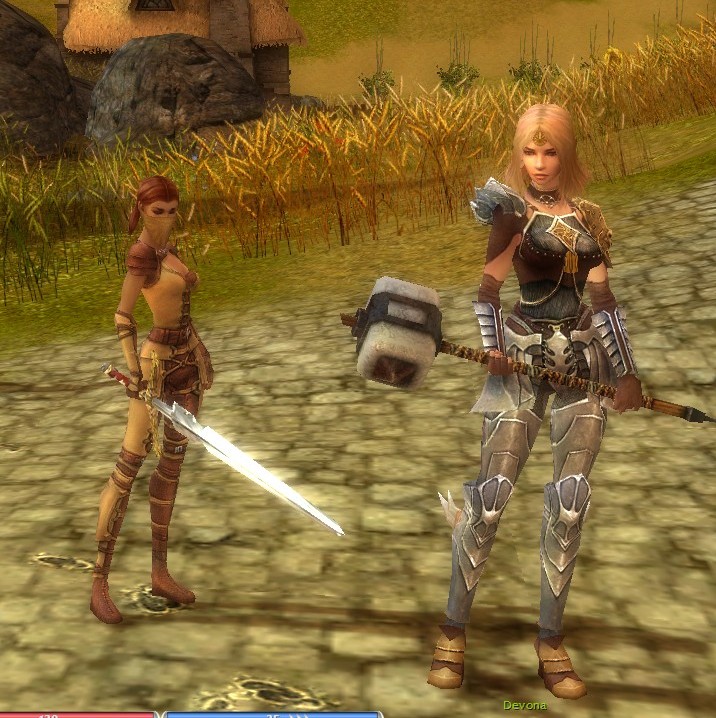
Task: Select the Devona name label
Action: point(524,705)
